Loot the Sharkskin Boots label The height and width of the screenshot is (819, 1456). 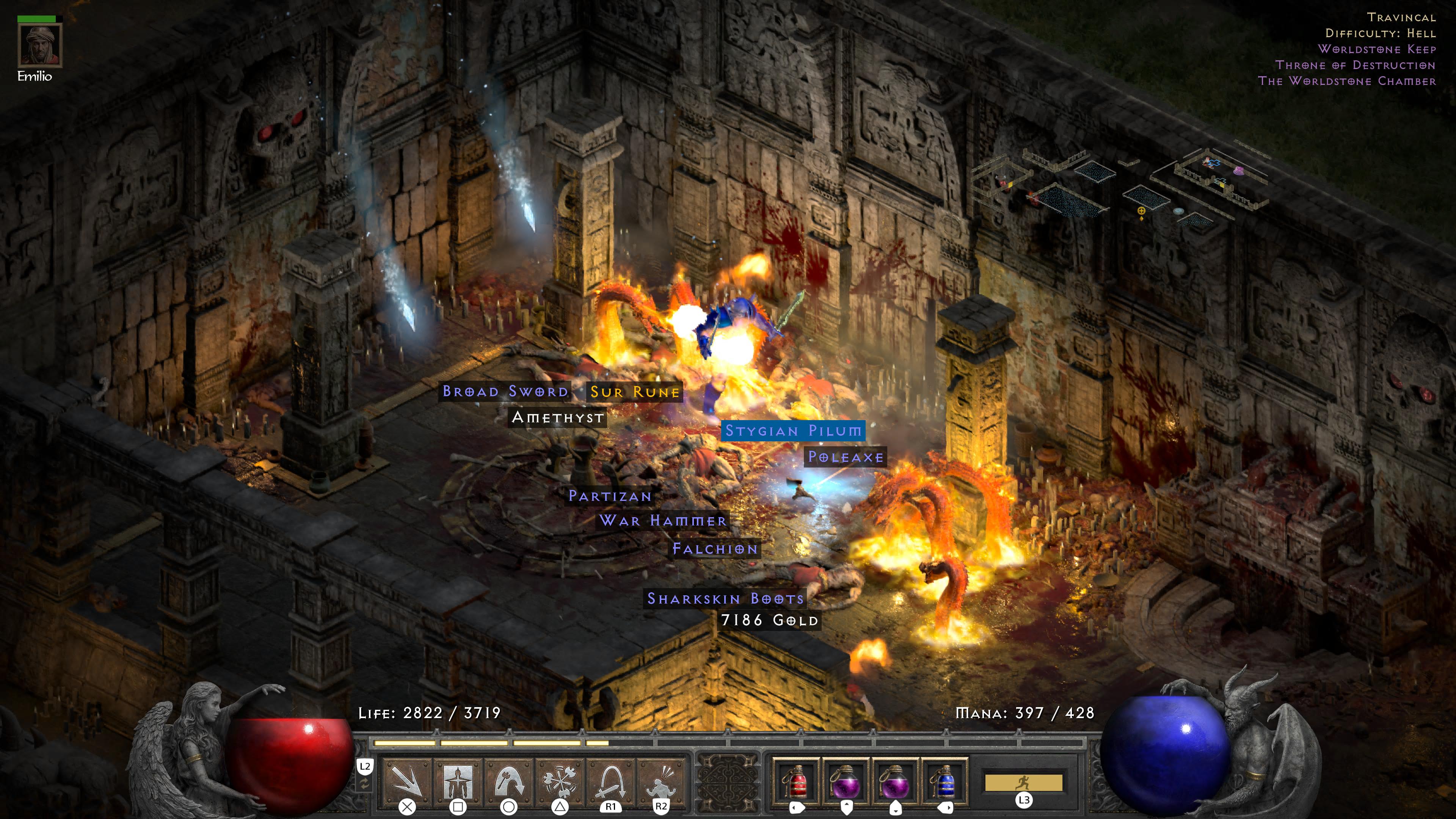click(x=725, y=599)
